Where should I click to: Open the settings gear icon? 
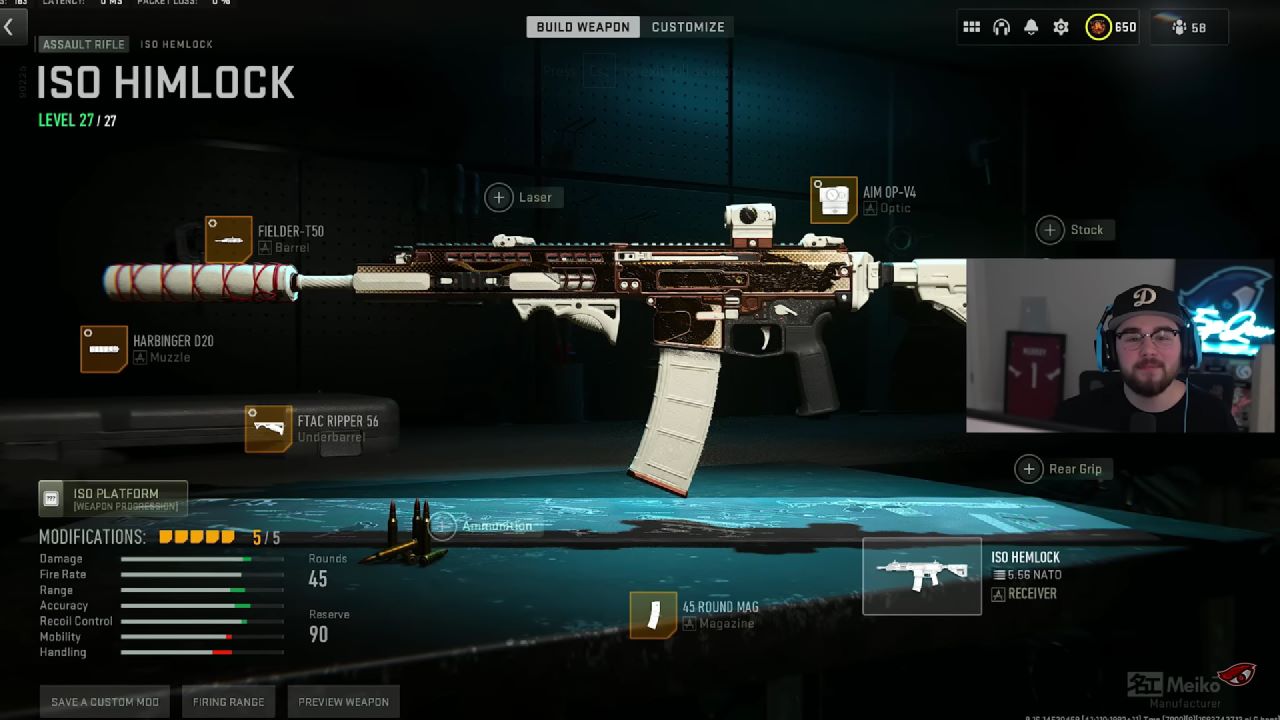[x=1061, y=27]
